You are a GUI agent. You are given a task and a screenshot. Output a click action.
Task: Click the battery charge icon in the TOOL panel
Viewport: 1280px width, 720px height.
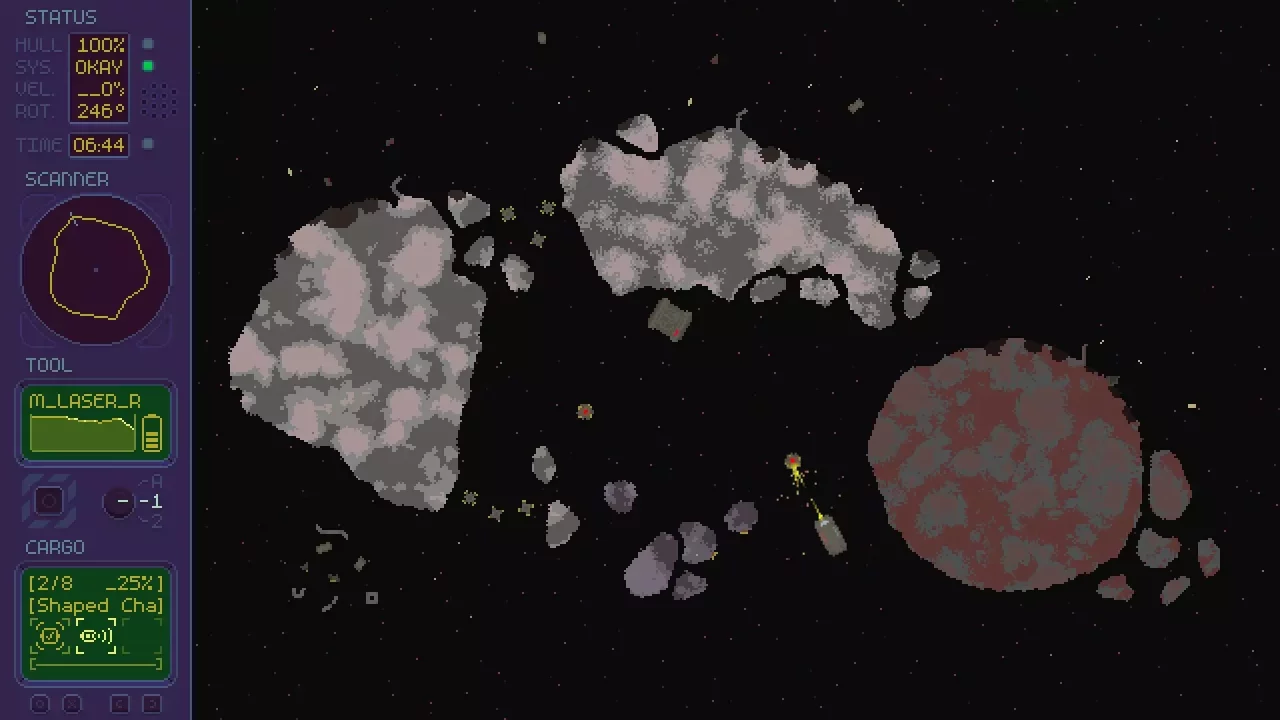click(153, 433)
